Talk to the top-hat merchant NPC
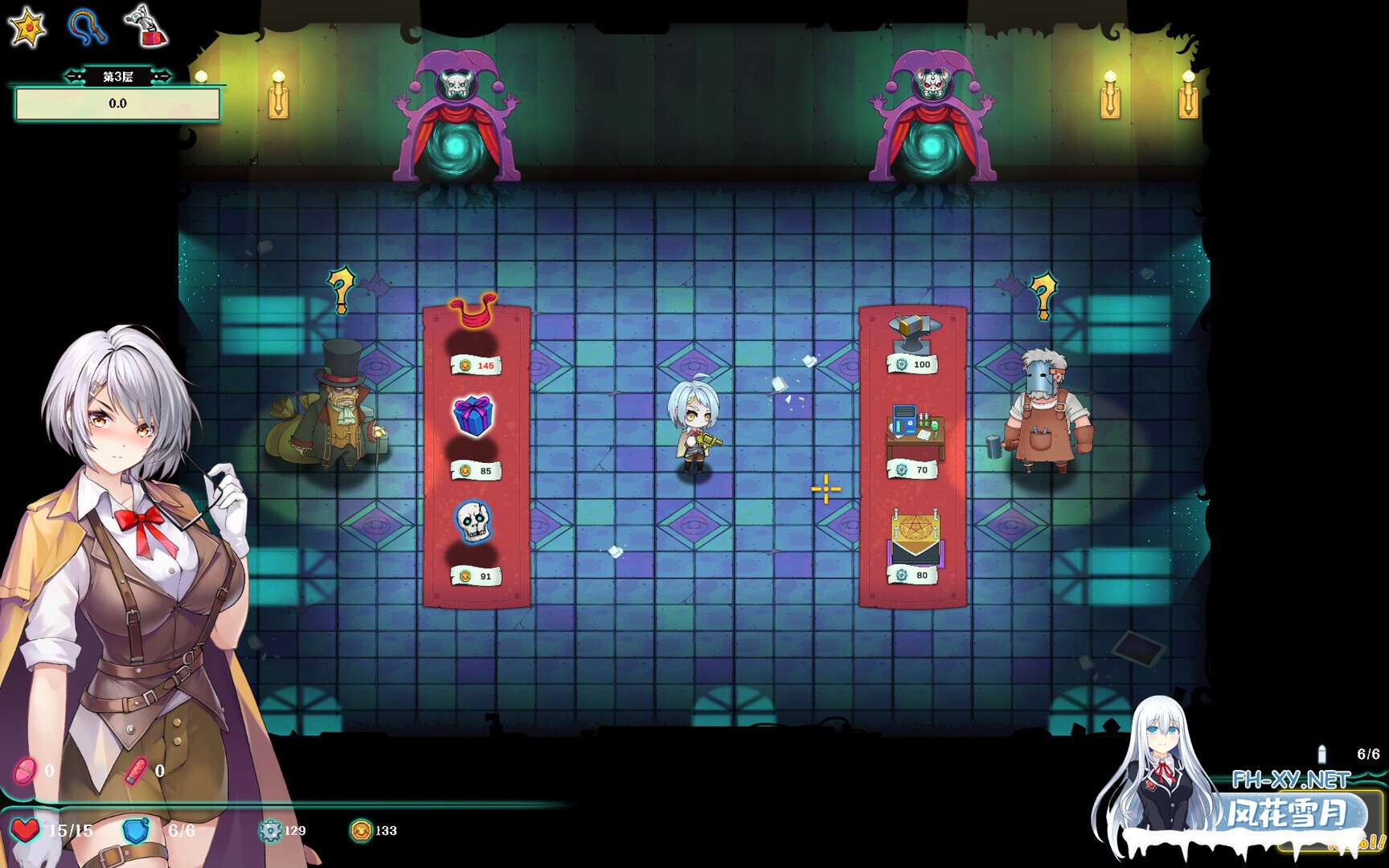The width and height of the screenshot is (1389, 868). 338,418
